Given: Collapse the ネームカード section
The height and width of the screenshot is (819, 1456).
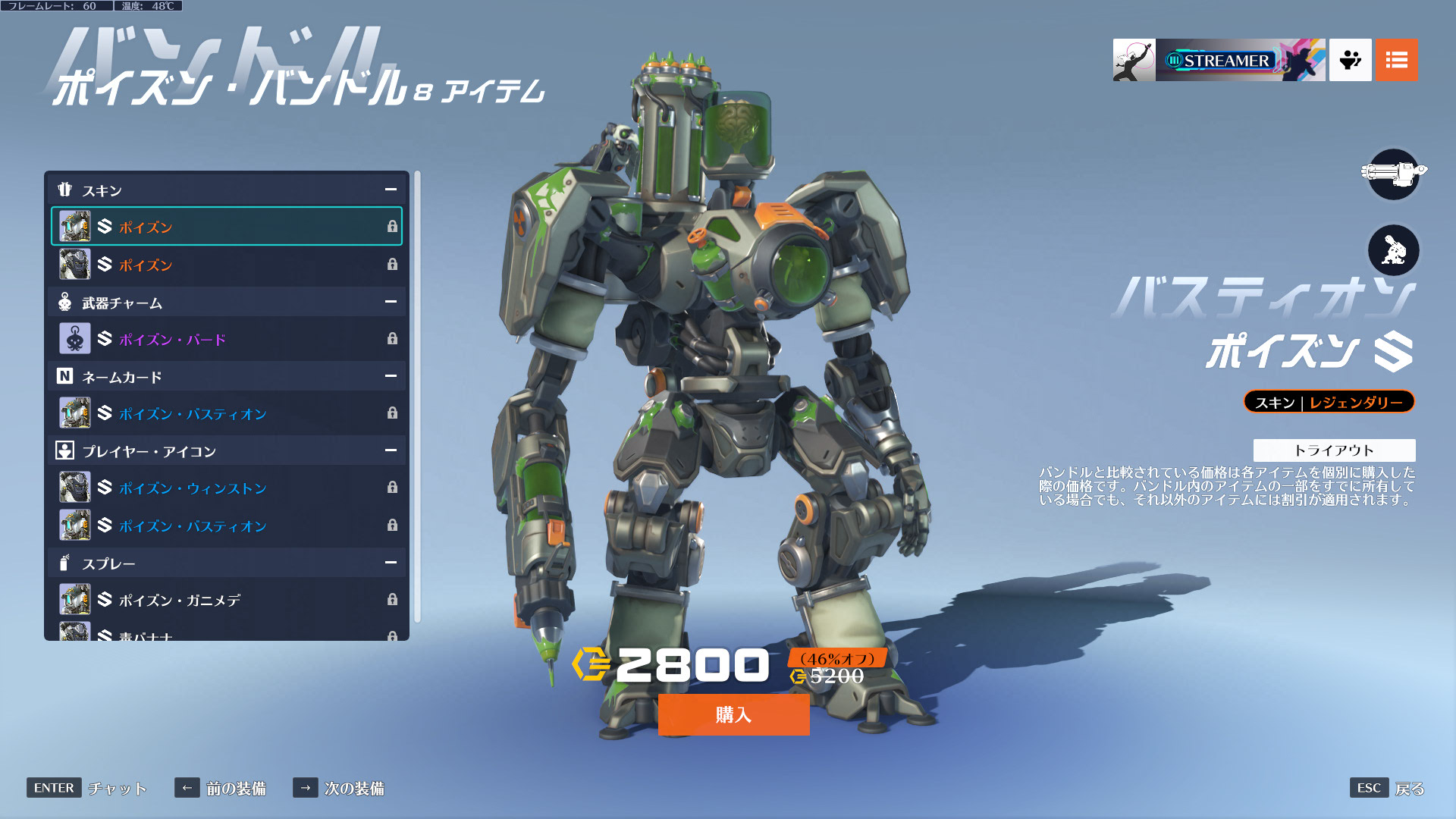Looking at the screenshot, I should click(391, 376).
